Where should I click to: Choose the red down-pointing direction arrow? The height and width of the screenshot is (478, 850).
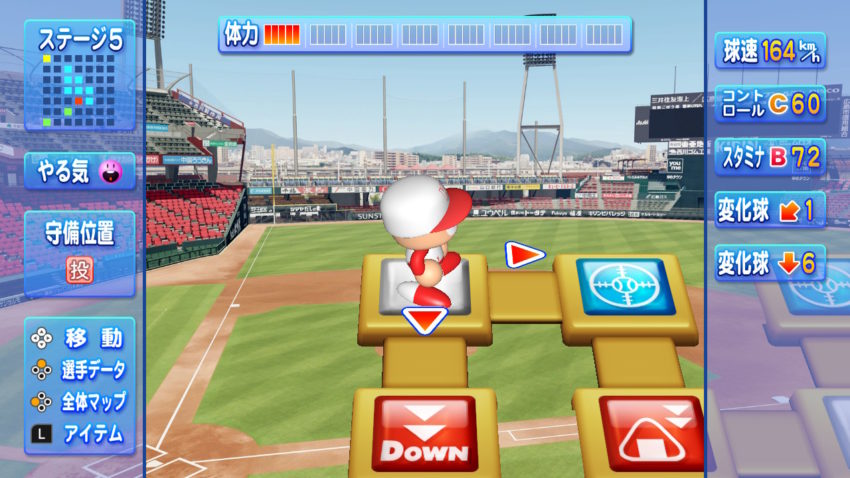425,319
